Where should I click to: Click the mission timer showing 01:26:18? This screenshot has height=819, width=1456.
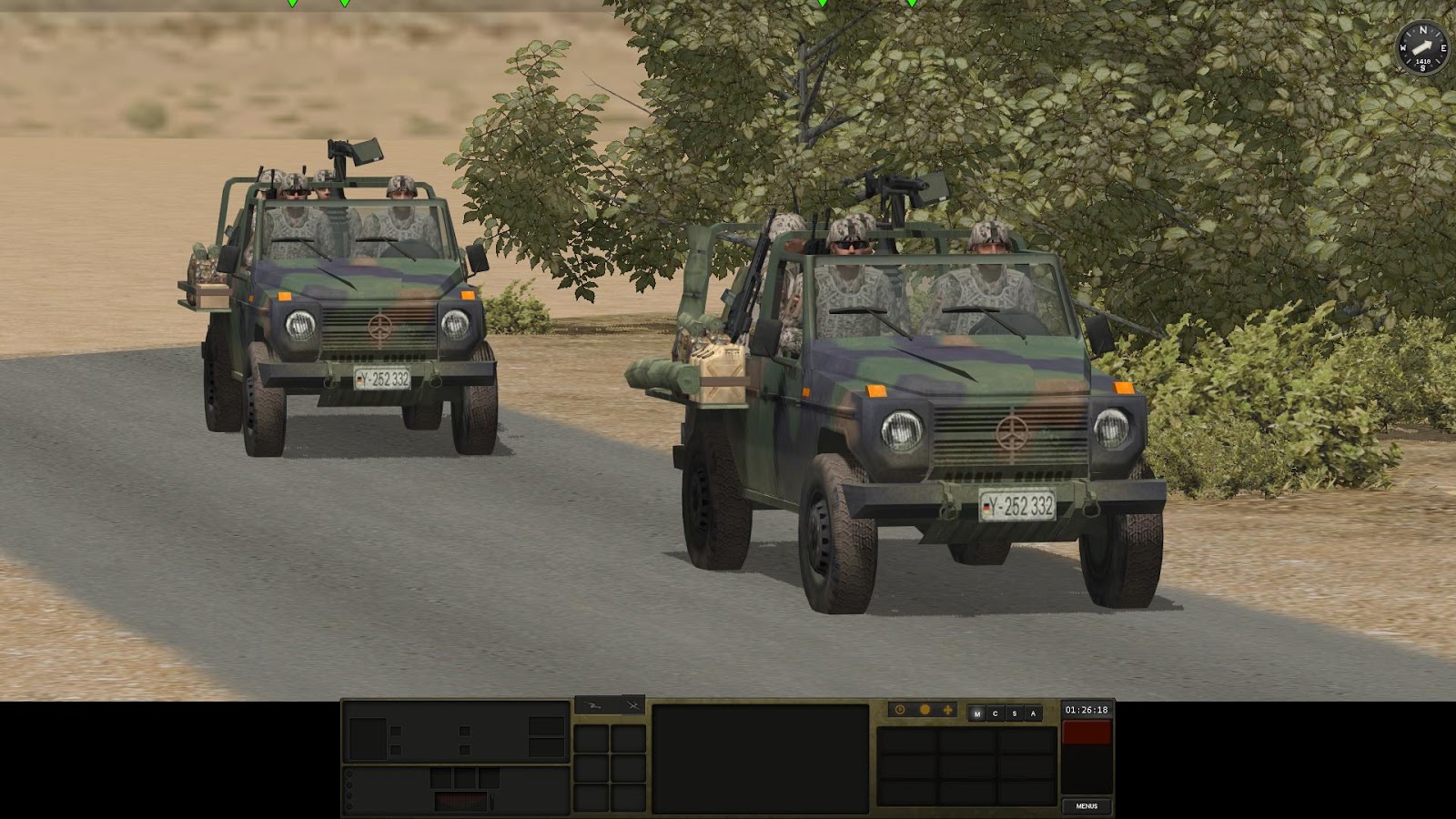(x=1087, y=710)
